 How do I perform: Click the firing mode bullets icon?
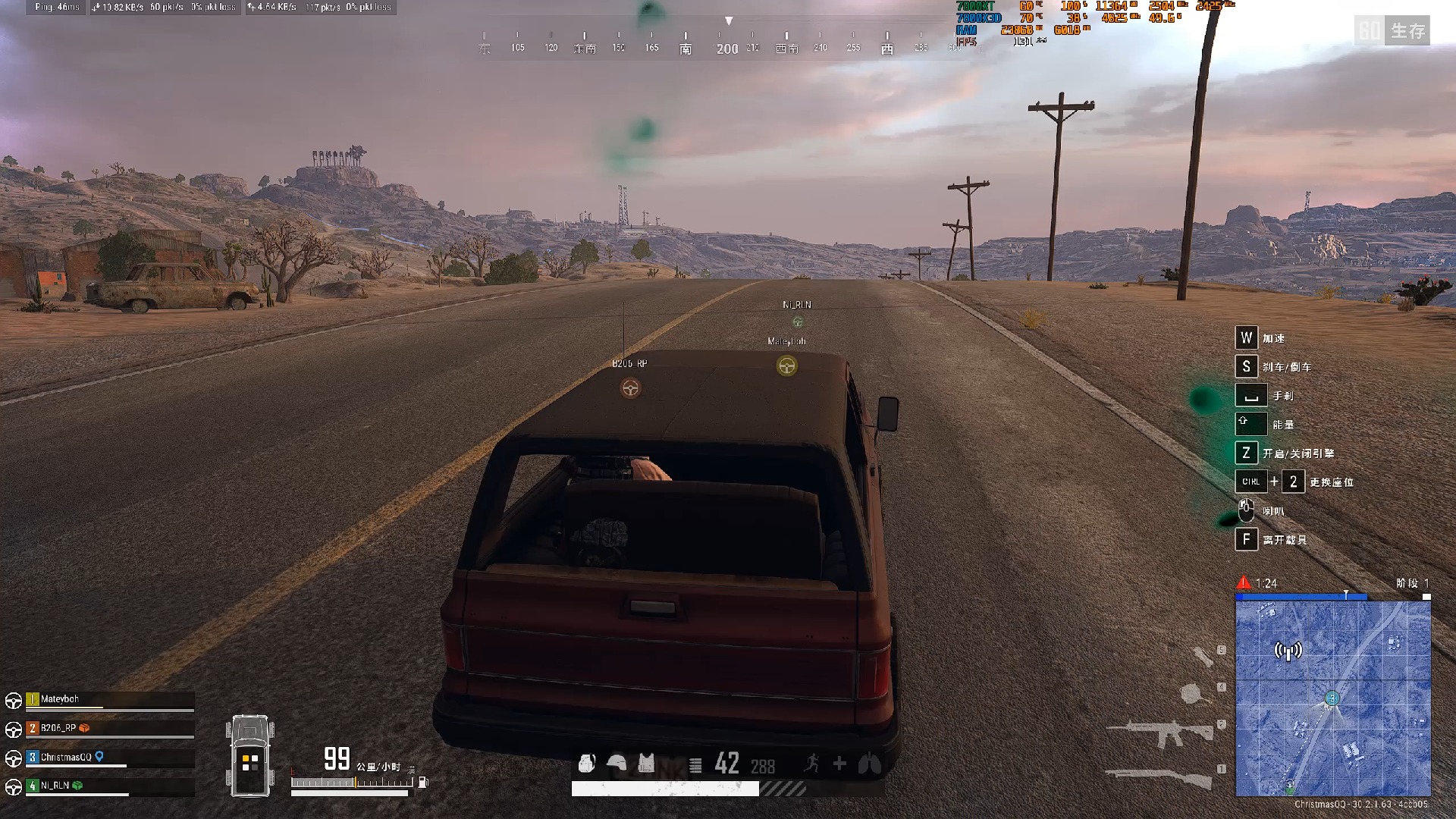pos(695,765)
